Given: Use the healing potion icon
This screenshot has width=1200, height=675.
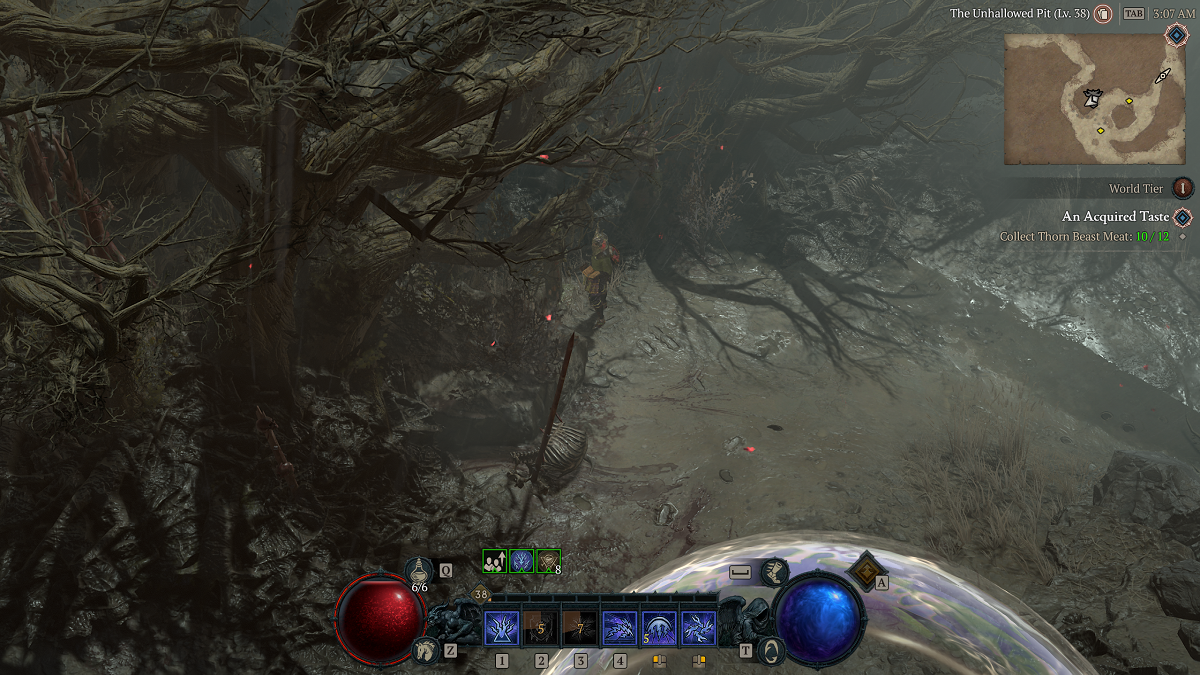Looking at the screenshot, I should pos(420,570).
